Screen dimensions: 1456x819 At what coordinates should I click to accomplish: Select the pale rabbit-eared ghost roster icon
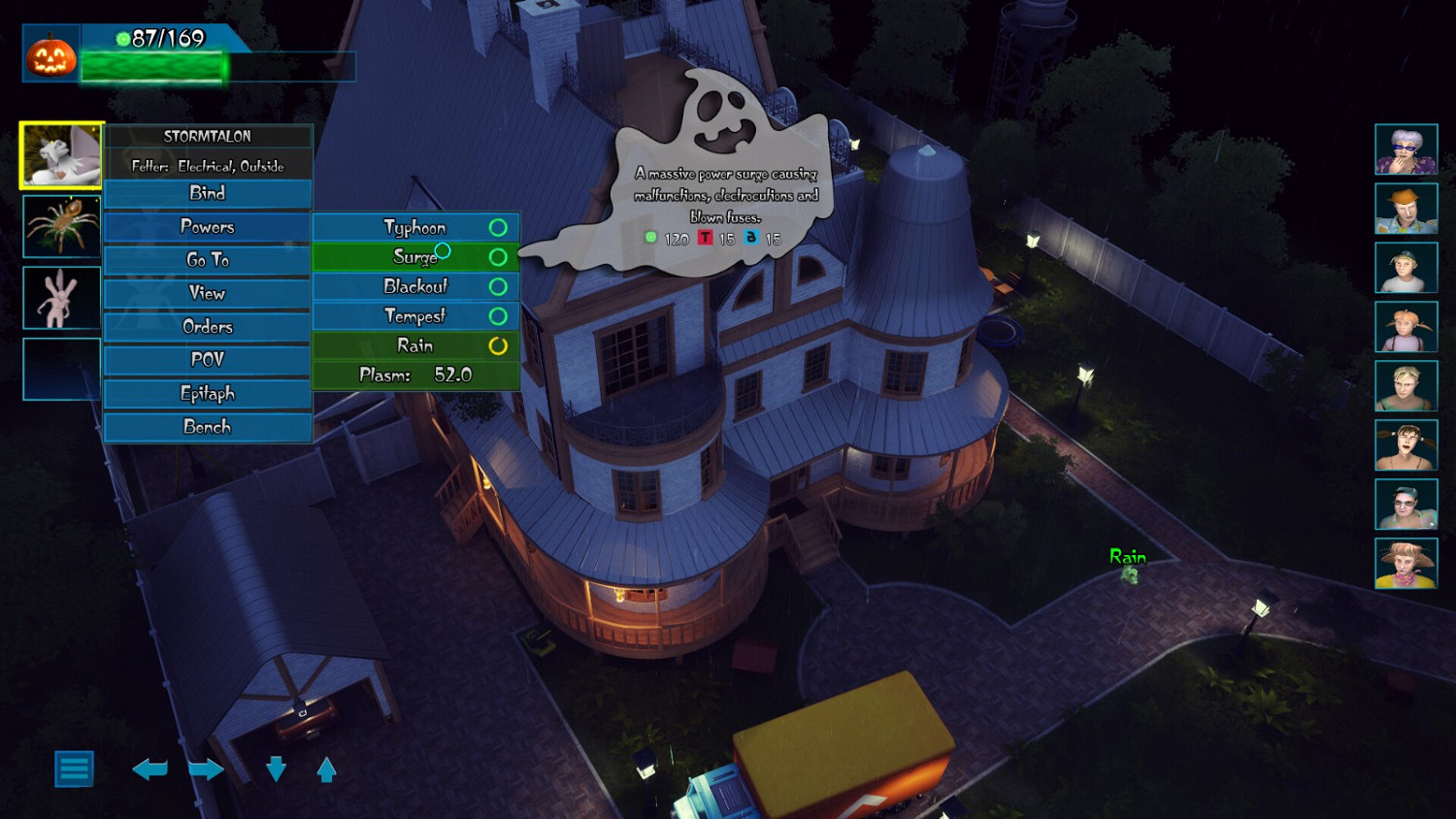pos(59,298)
